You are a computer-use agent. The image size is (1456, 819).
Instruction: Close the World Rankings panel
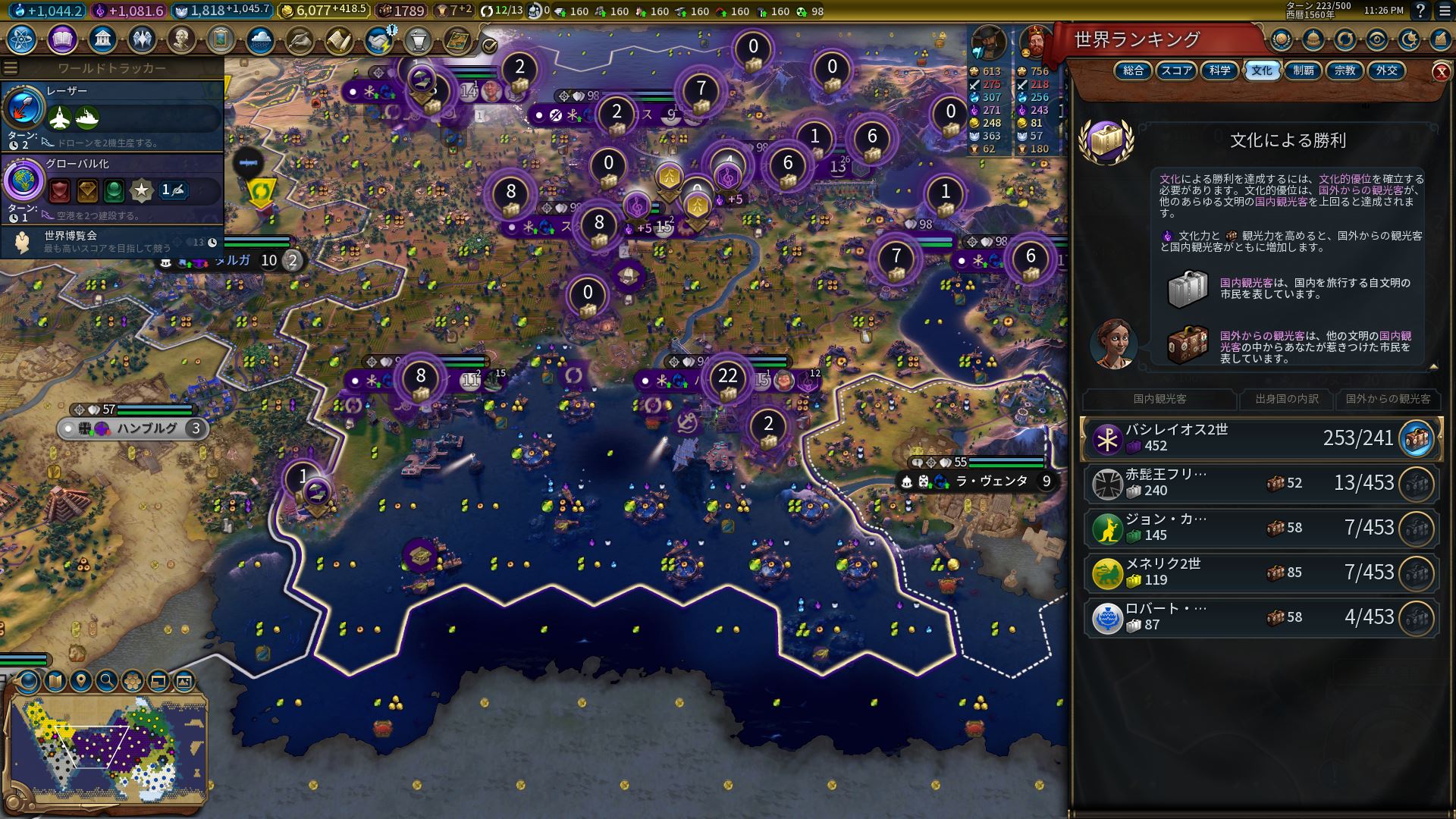(x=1440, y=71)
